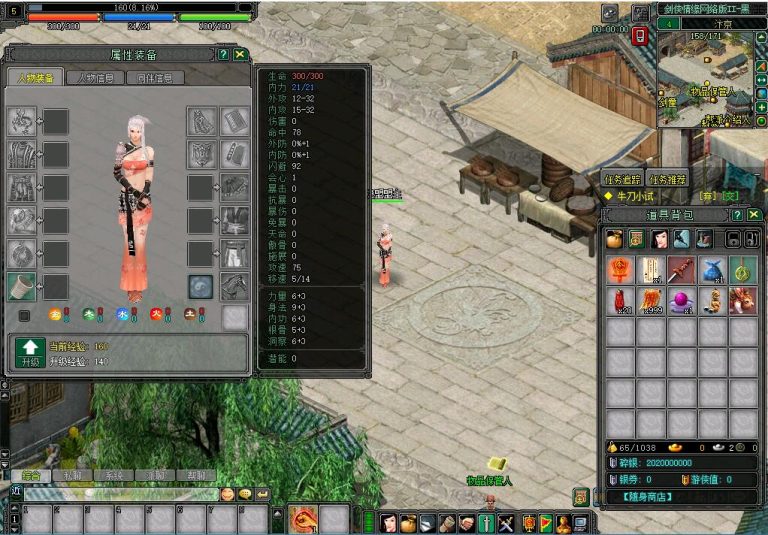Pick the blue pouch item in the bag
This screenshot has height=535, width=768.
711,269
